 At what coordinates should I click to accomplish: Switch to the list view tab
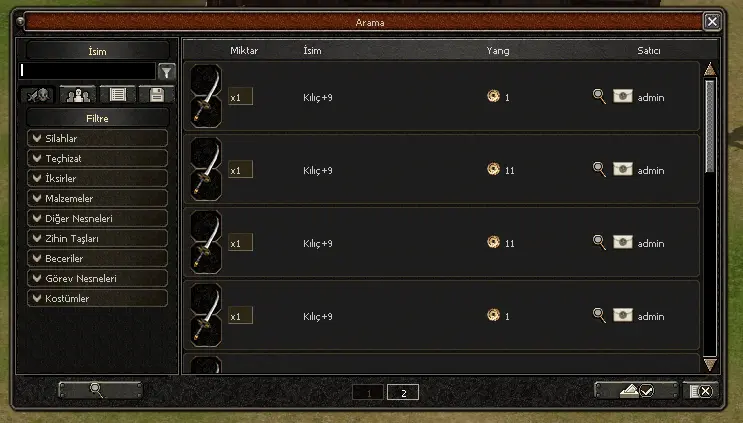[x=117, y=95]
